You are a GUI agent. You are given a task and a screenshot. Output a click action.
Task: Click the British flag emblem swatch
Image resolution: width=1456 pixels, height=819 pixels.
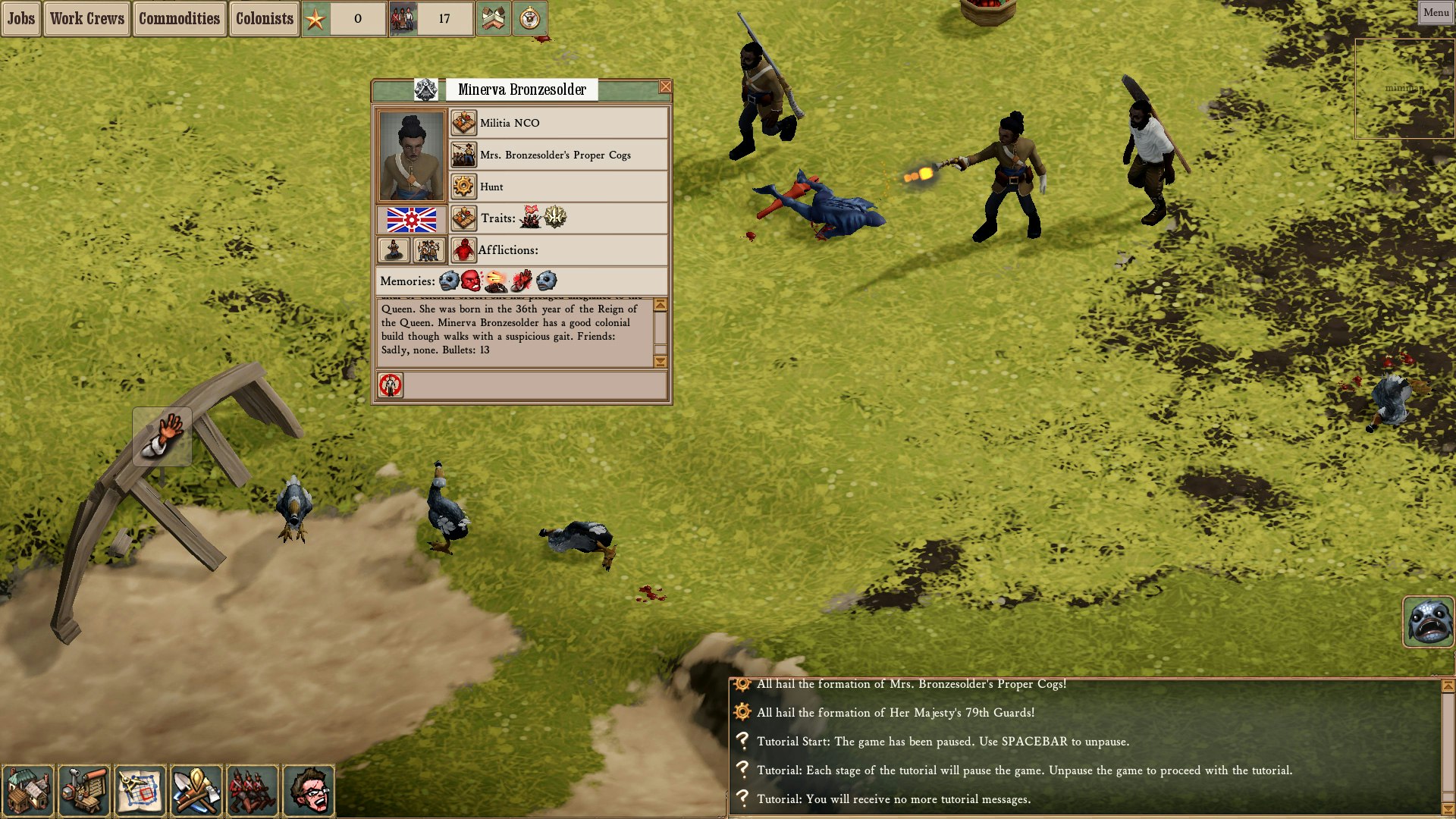(x=413, y=219)
